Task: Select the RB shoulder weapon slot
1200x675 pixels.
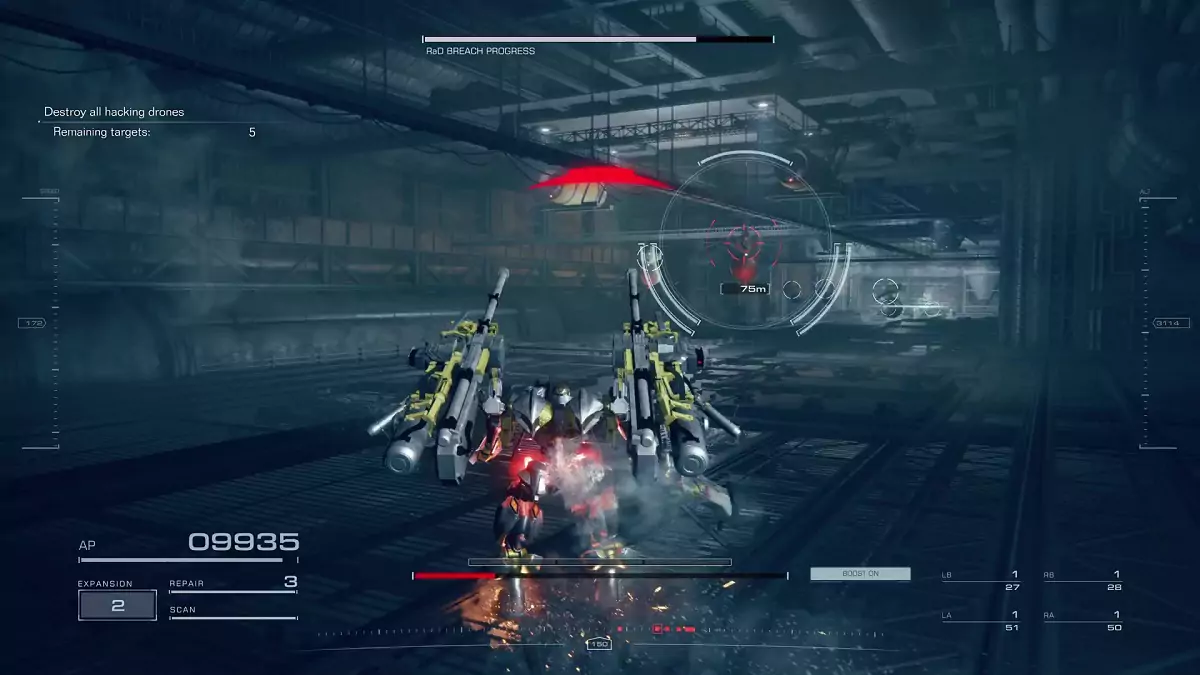Action: [x=1082, y=580]
